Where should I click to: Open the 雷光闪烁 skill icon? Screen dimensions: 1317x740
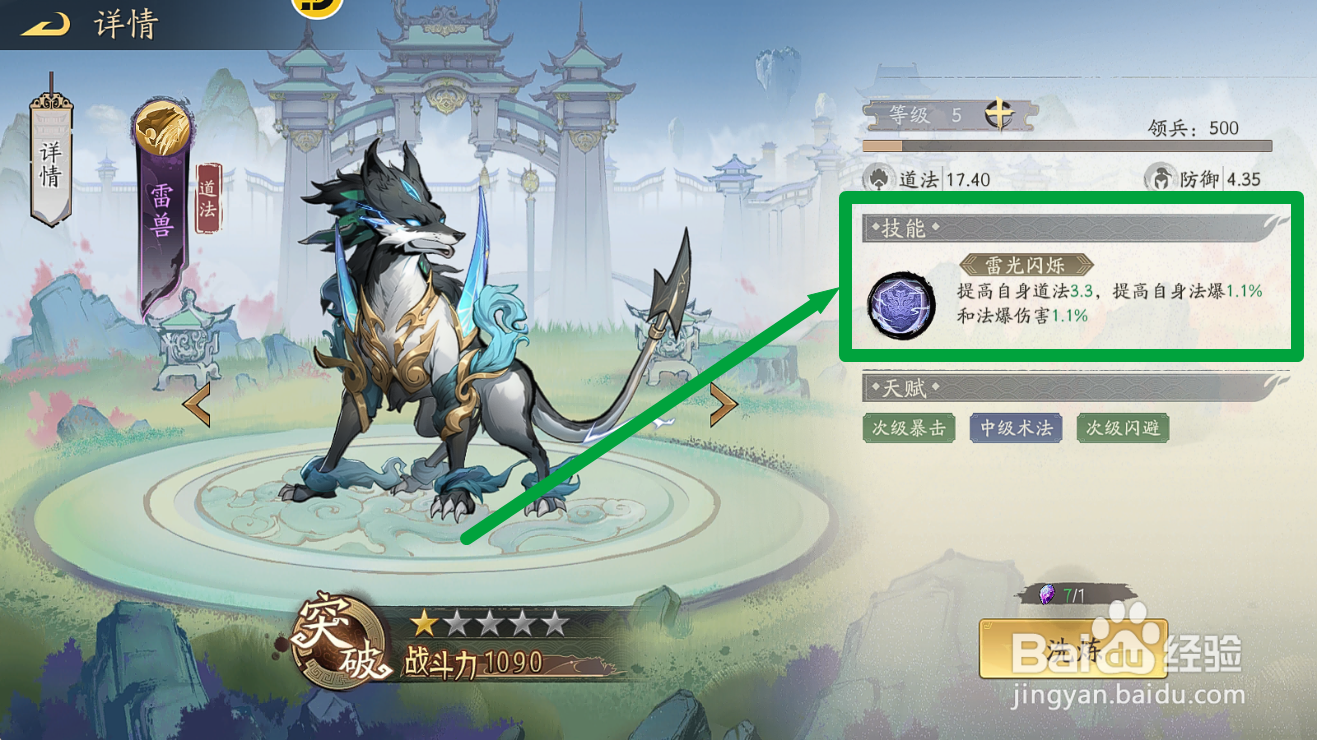coord(899,305)
